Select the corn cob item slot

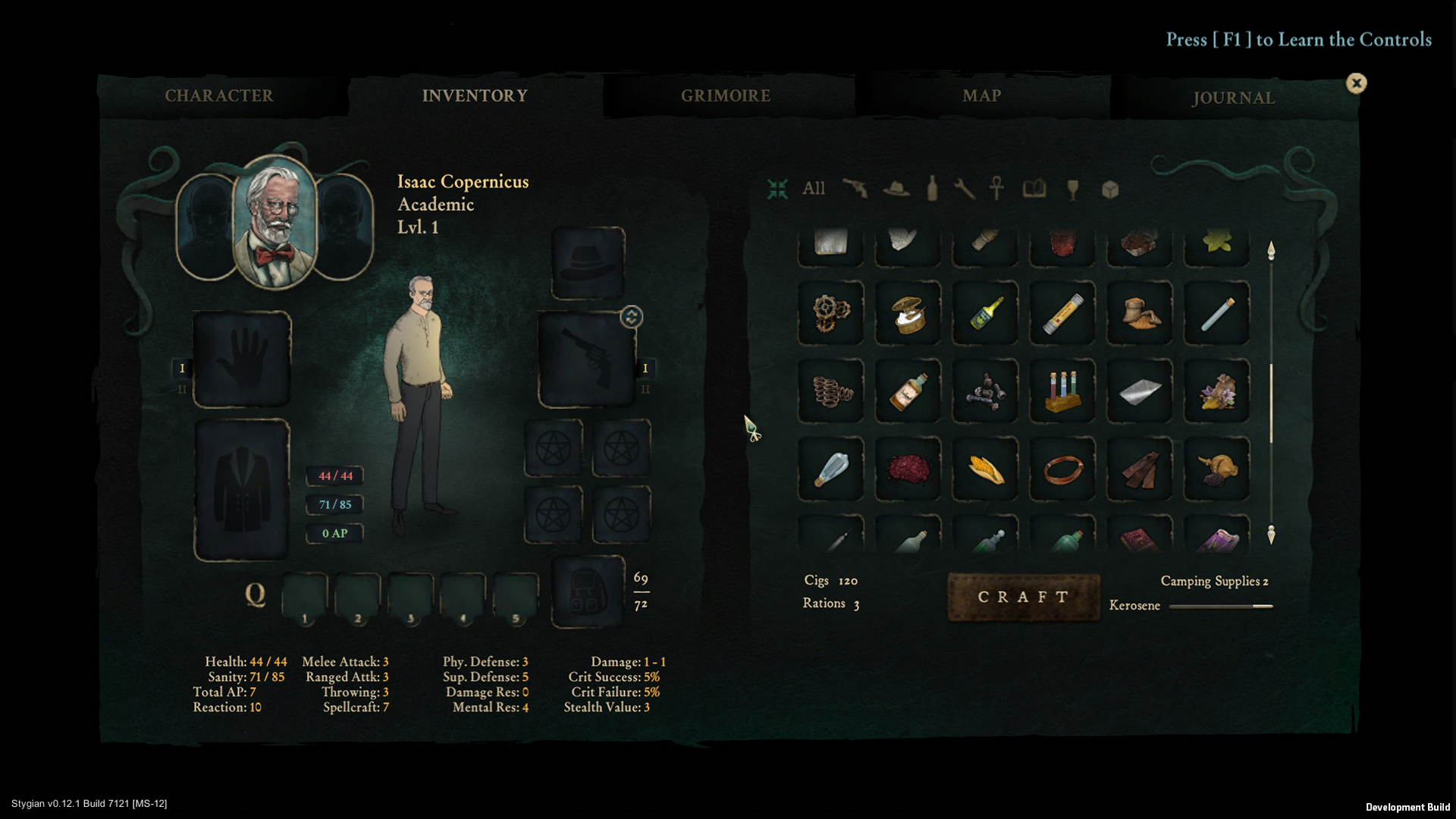[x=985, y=469]
